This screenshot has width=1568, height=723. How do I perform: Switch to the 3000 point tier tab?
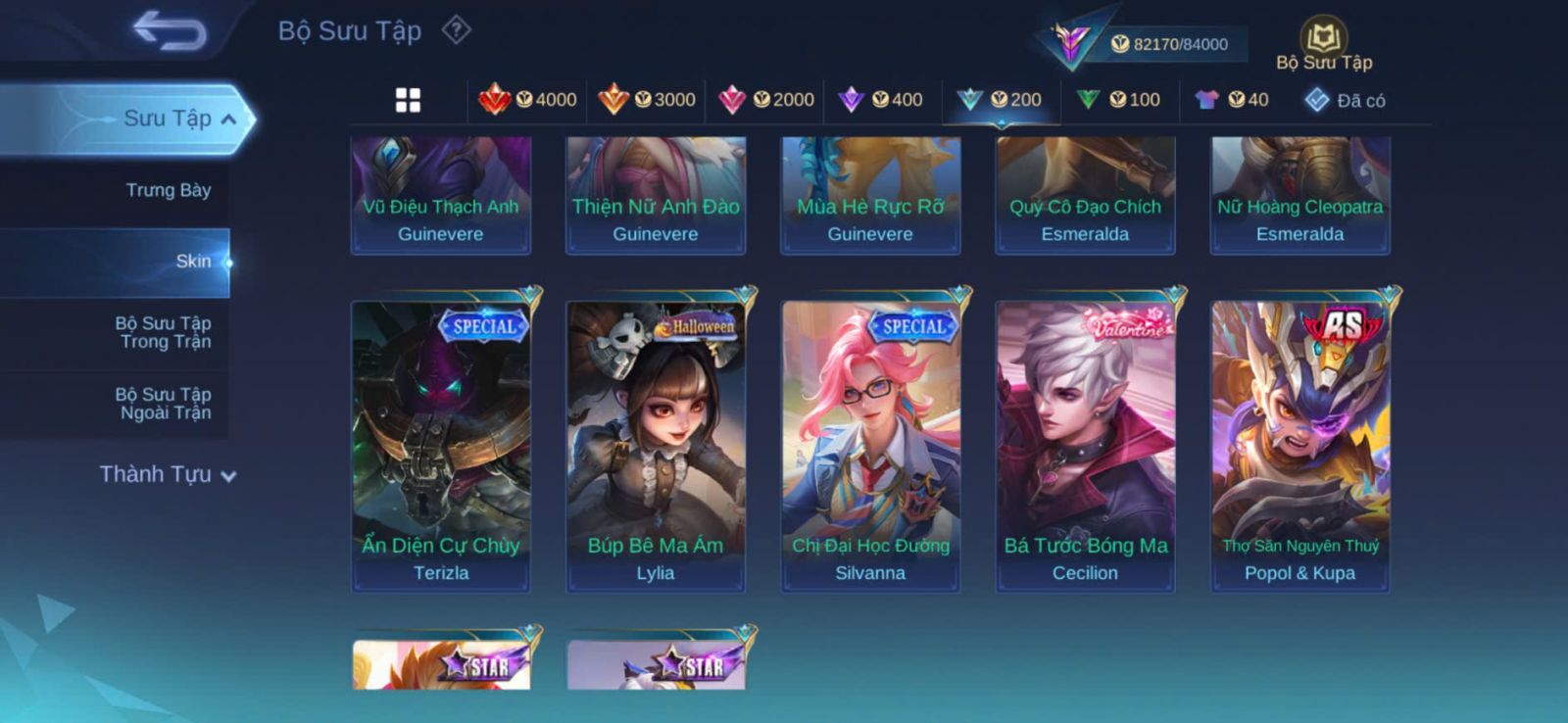click(x=647, y=100)
